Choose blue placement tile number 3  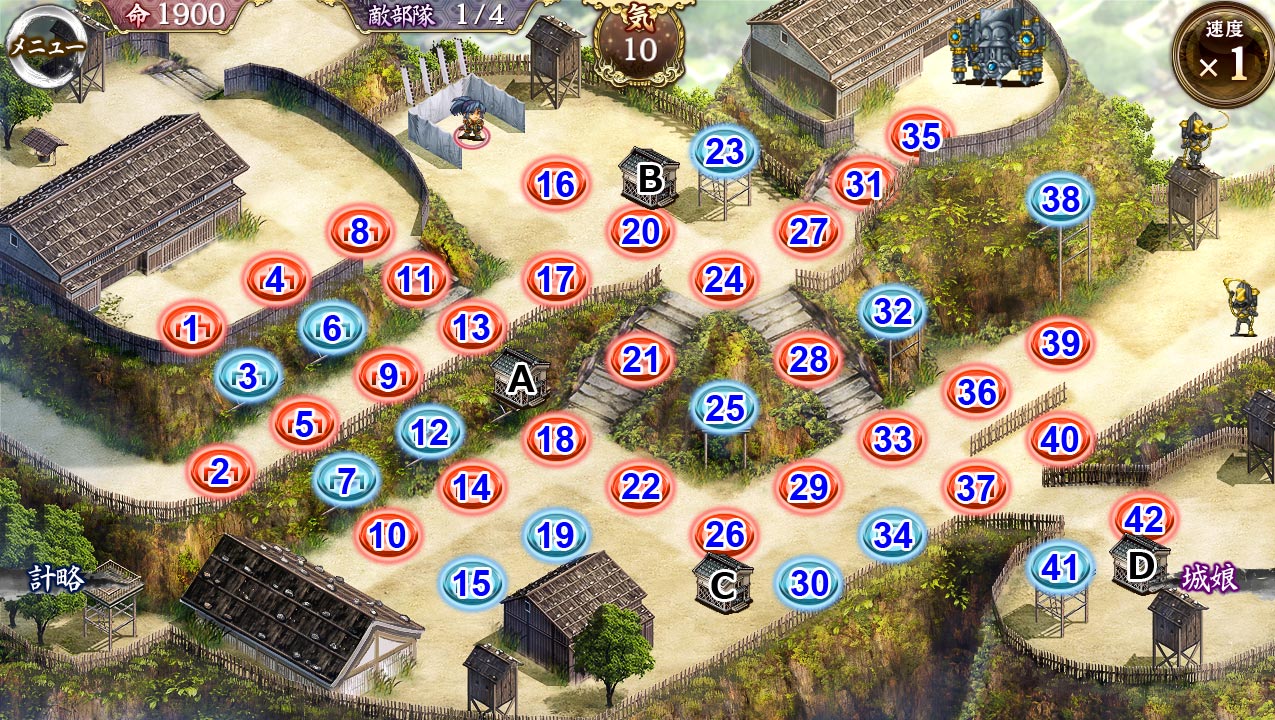tap(249, 376)
